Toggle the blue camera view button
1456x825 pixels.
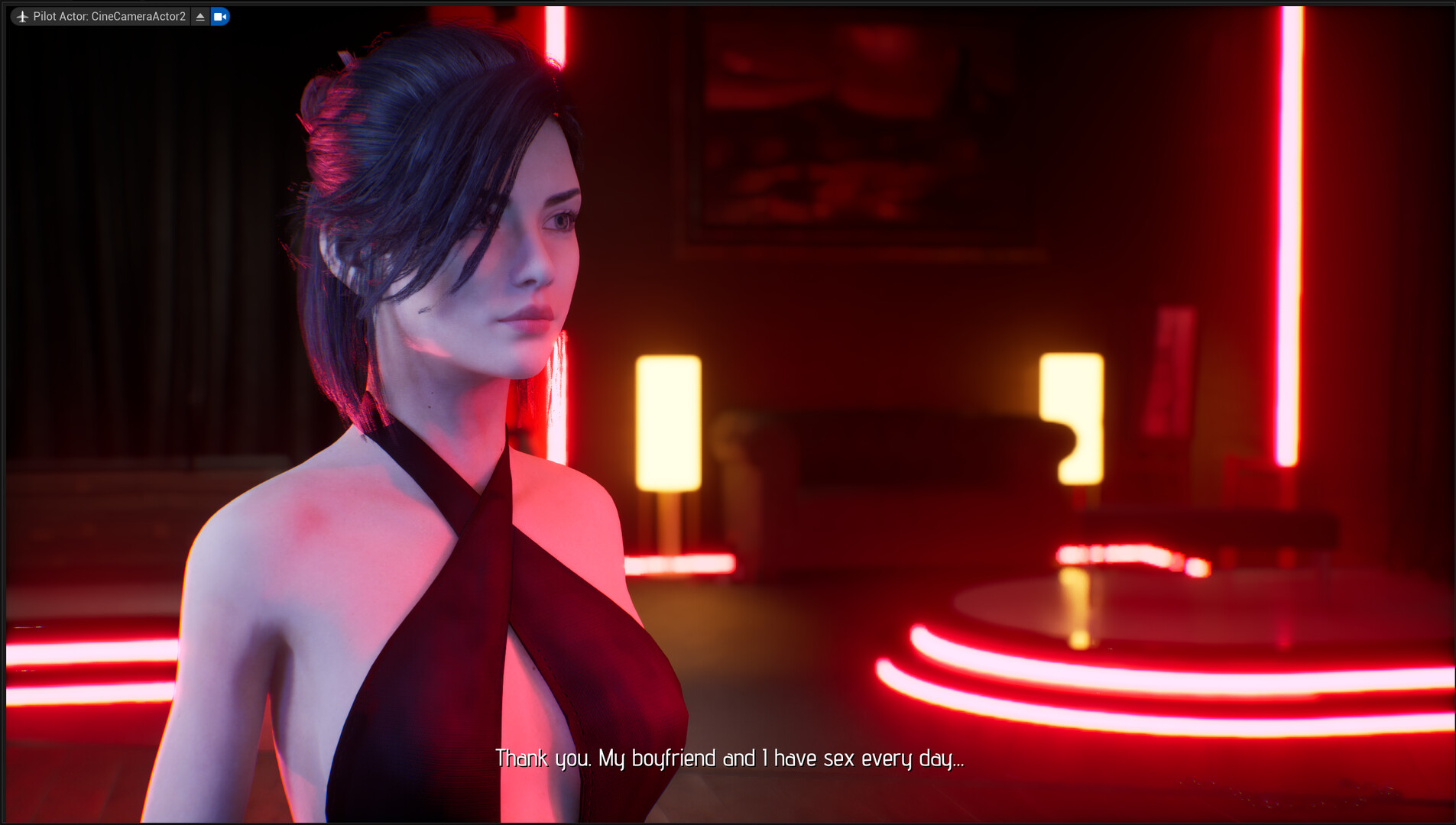pos(220,16)
